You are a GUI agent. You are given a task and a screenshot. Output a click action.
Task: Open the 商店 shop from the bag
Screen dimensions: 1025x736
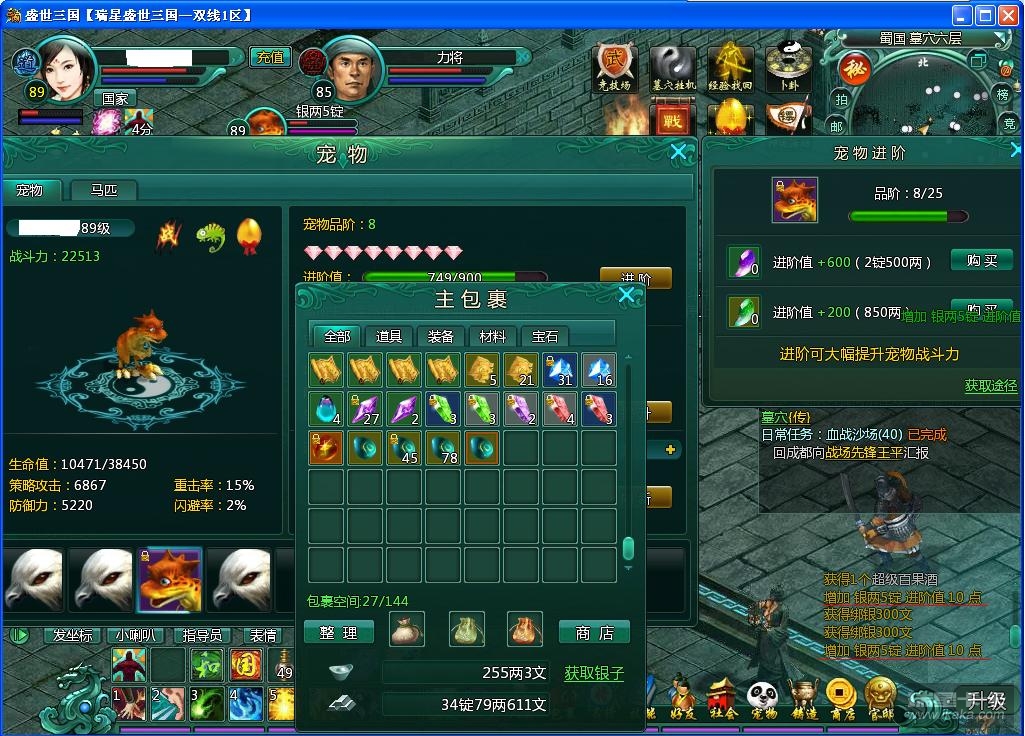pyautogui.click(x=594, y=632)
